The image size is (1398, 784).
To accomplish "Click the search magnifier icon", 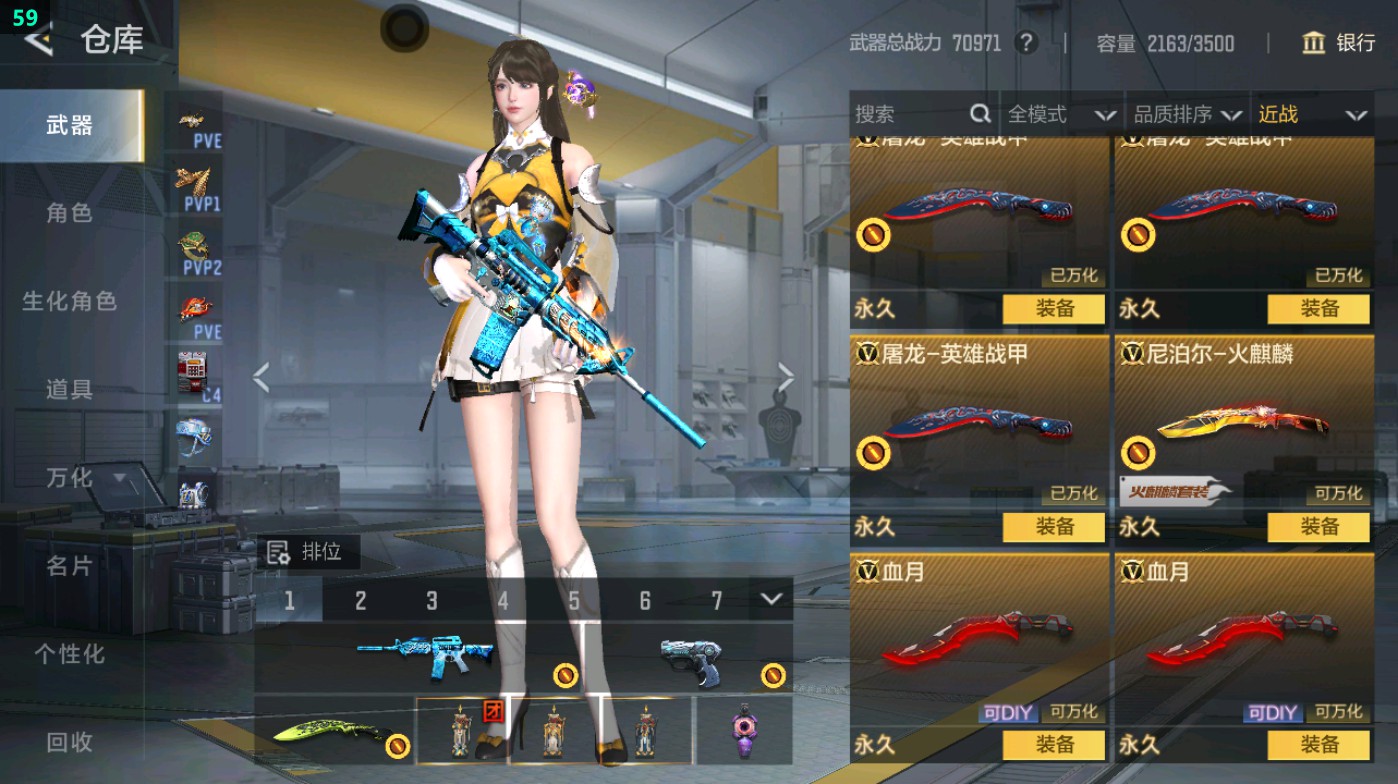I will coord(978,115).
